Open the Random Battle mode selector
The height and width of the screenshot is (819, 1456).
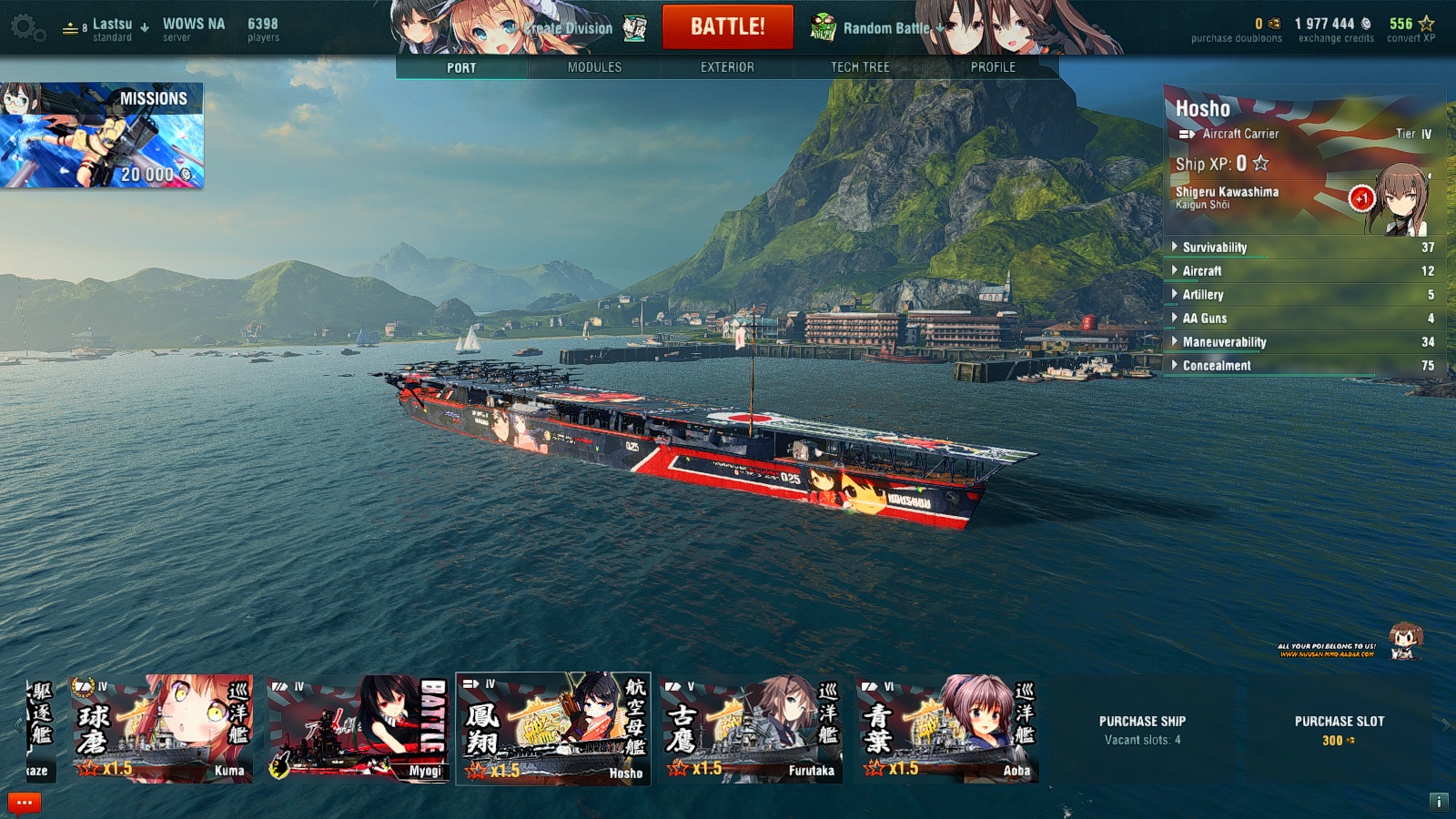[x=885, y=28]
